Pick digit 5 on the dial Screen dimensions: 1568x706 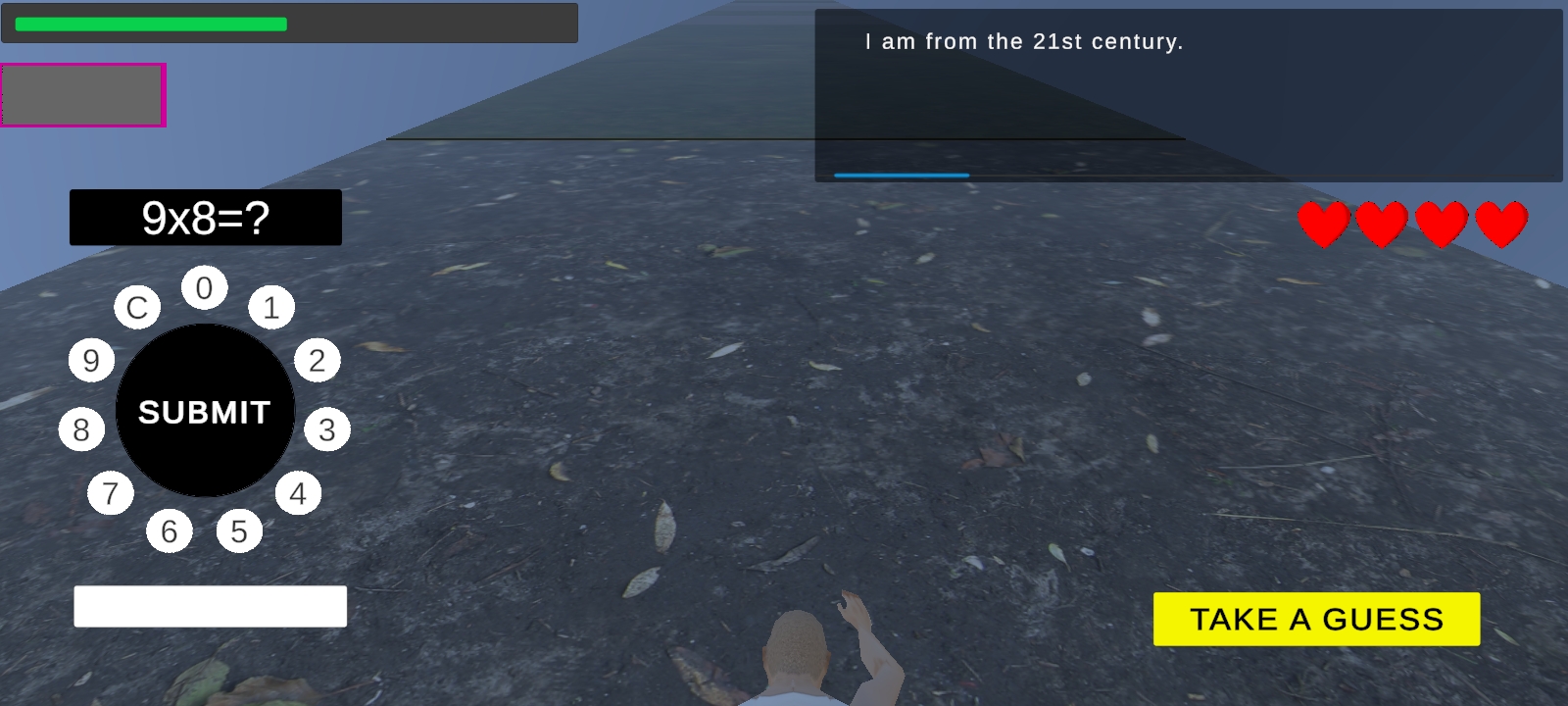point(239,531)
